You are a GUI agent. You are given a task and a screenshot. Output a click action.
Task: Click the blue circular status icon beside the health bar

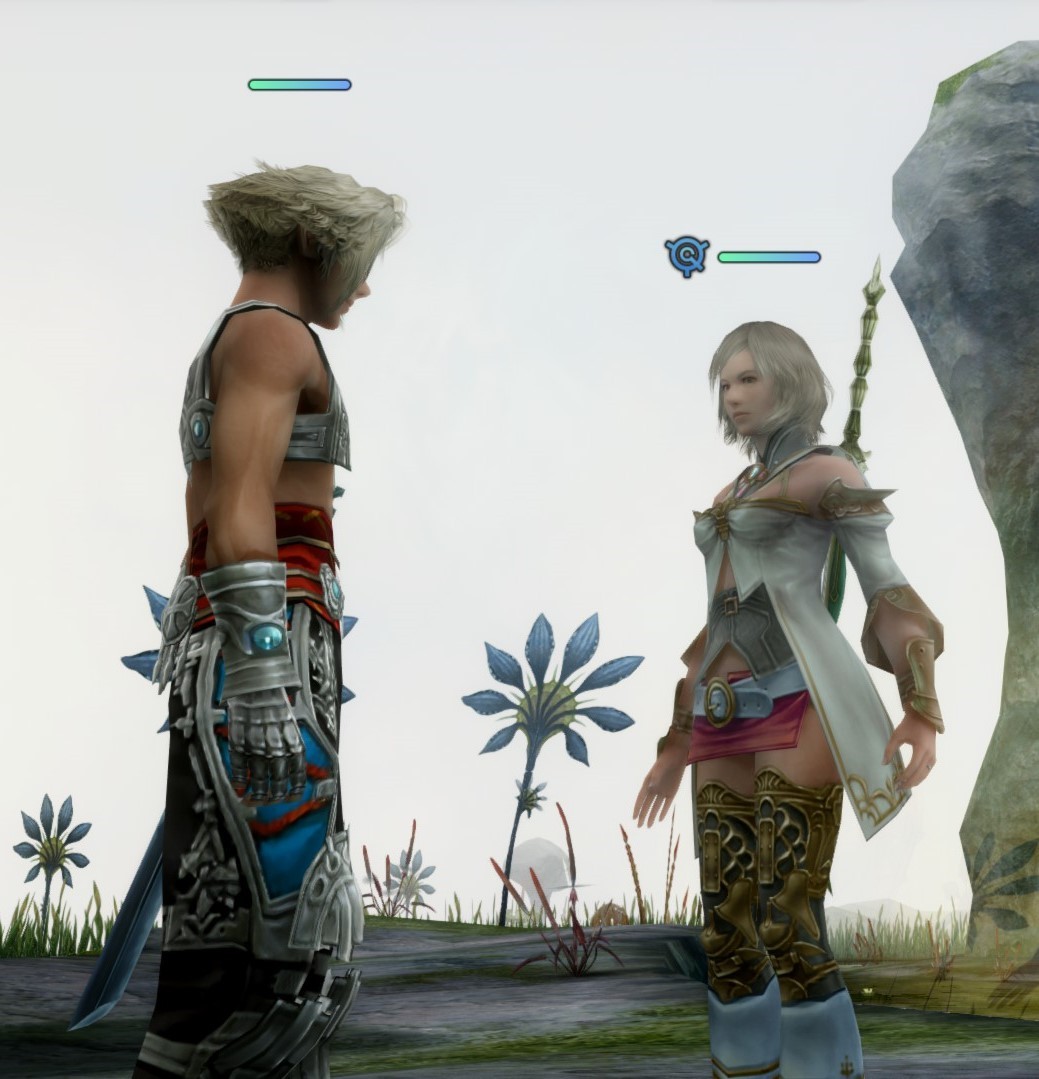(x=688, y=257)
